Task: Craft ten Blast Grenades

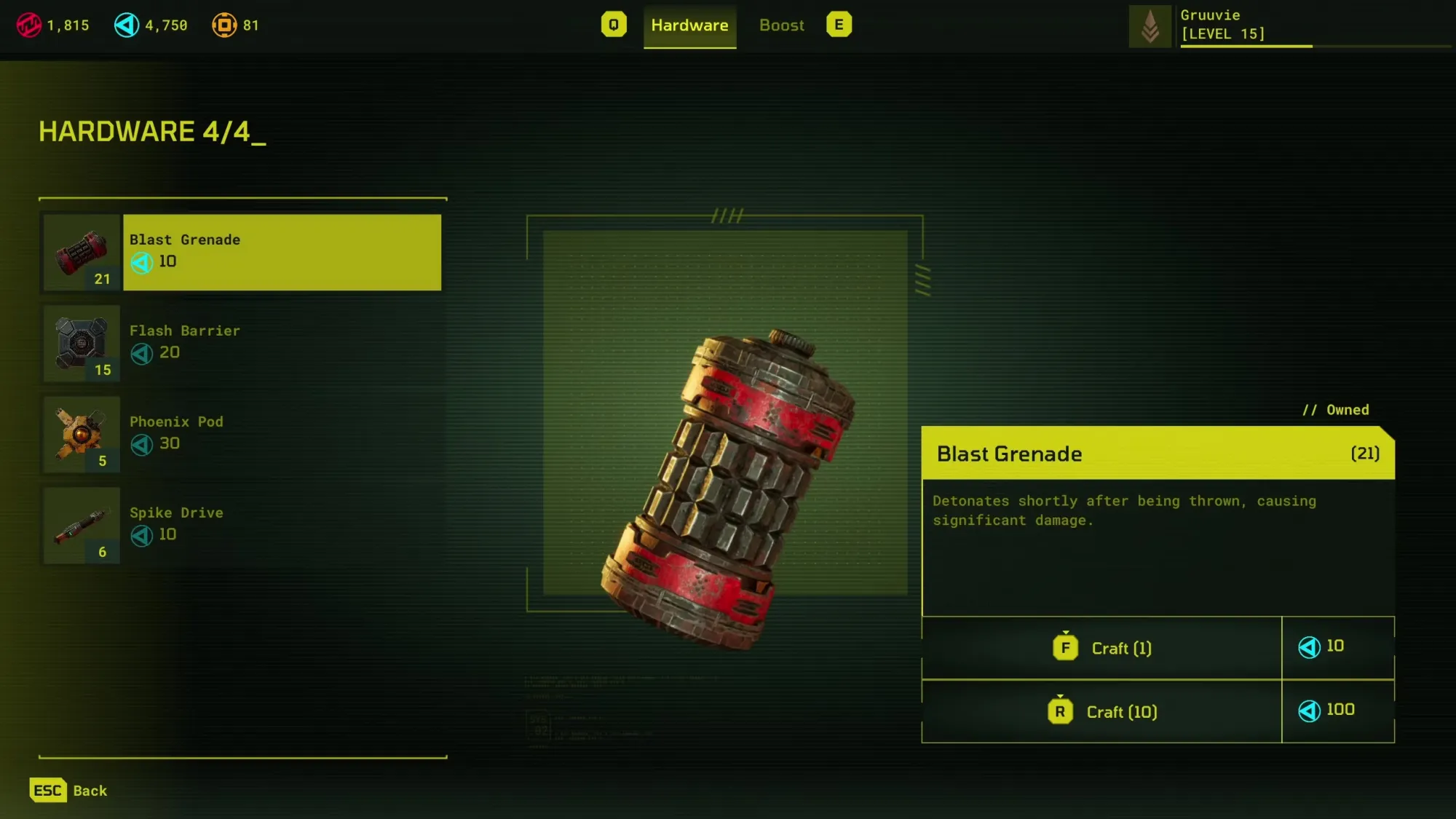Action: pyautogui.click(x=1101, y=711)
